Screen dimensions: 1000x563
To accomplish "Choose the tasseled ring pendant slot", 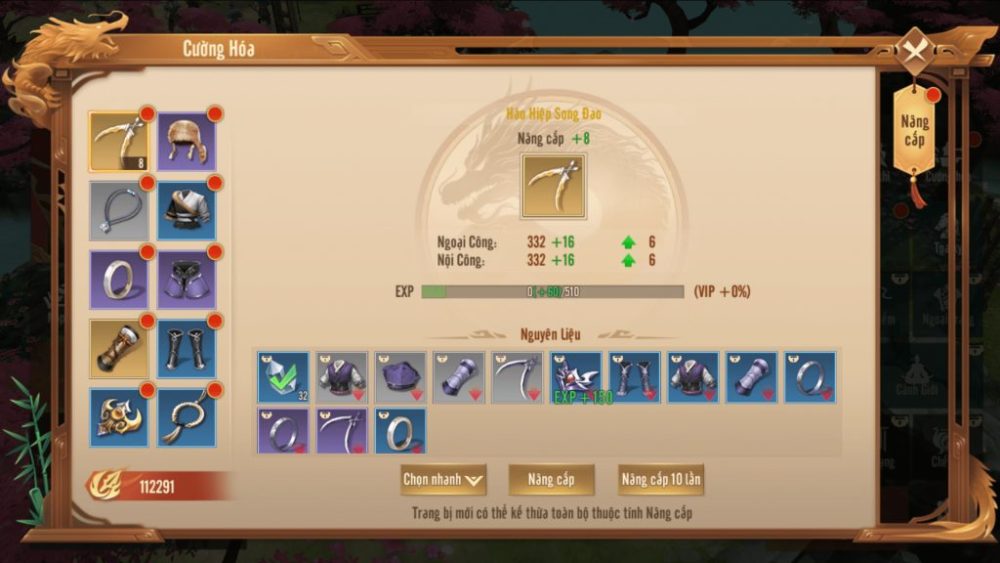I will tap(186, 417).
